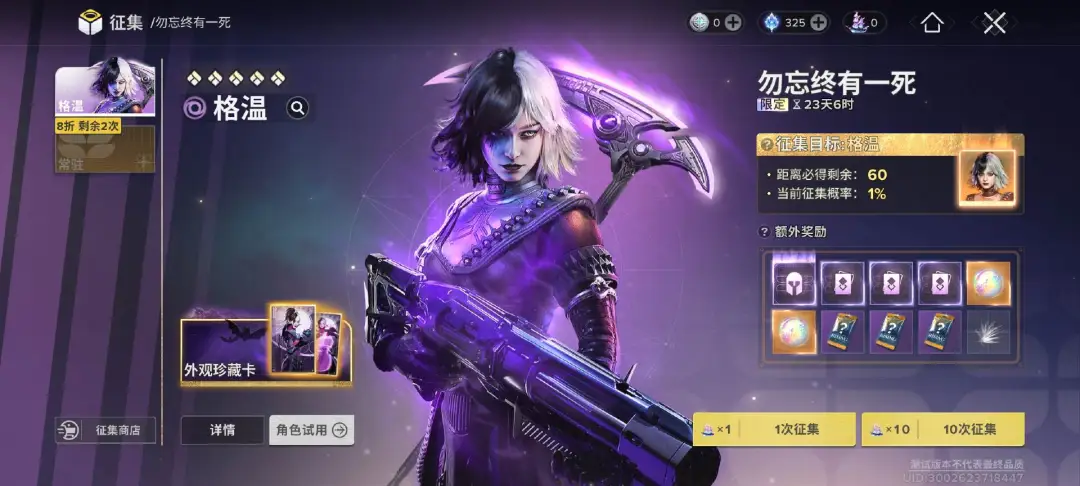Return to the home screen
Image resolution: width=1080 pixels, height=486 pixels.
(x=932, y=22)
